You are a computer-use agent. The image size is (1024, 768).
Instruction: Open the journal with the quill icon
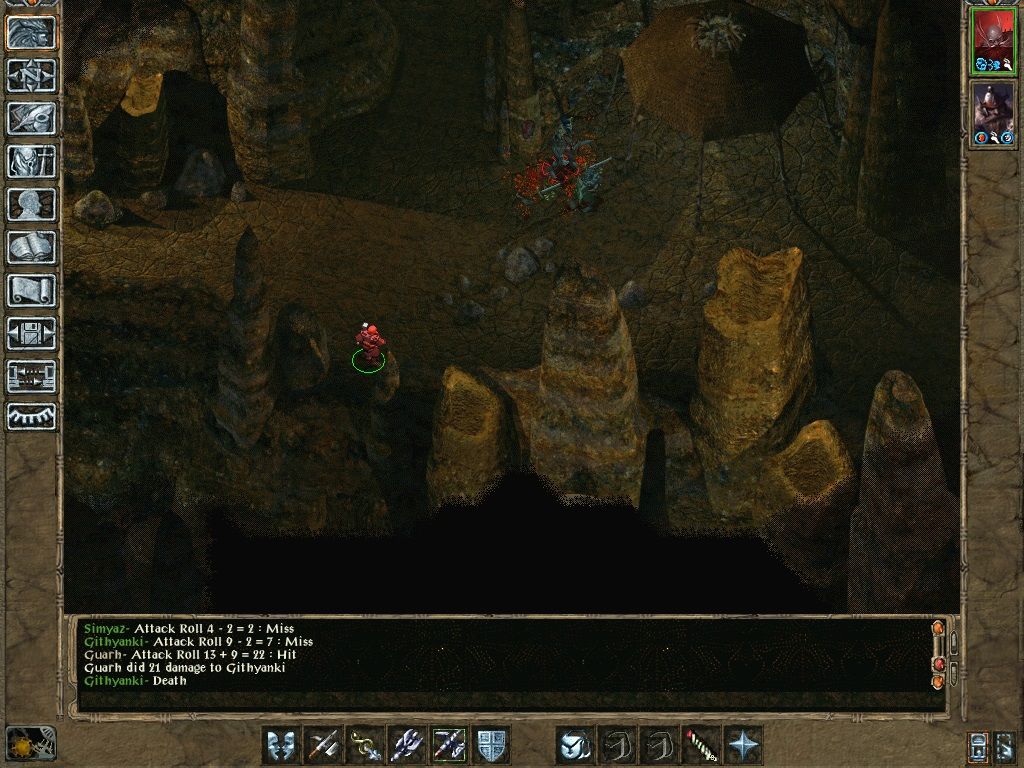coord(31,118)
